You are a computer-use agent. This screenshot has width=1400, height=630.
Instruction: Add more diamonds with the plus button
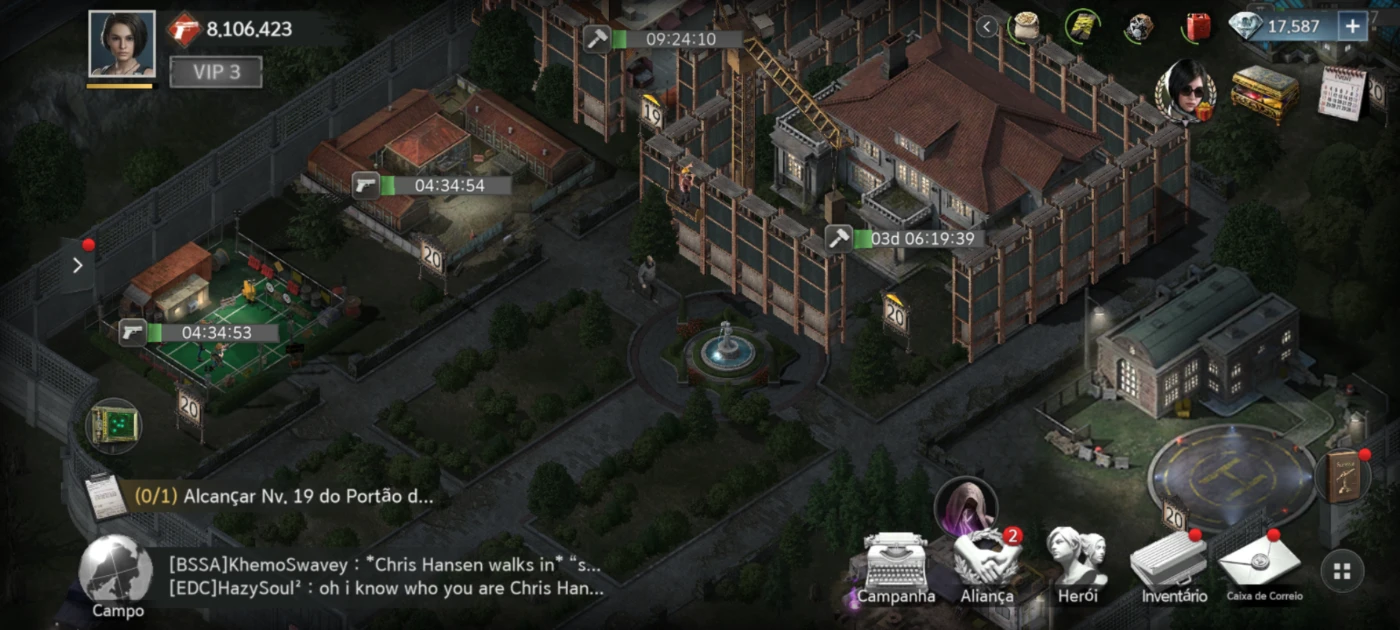tap(1352, 27)
